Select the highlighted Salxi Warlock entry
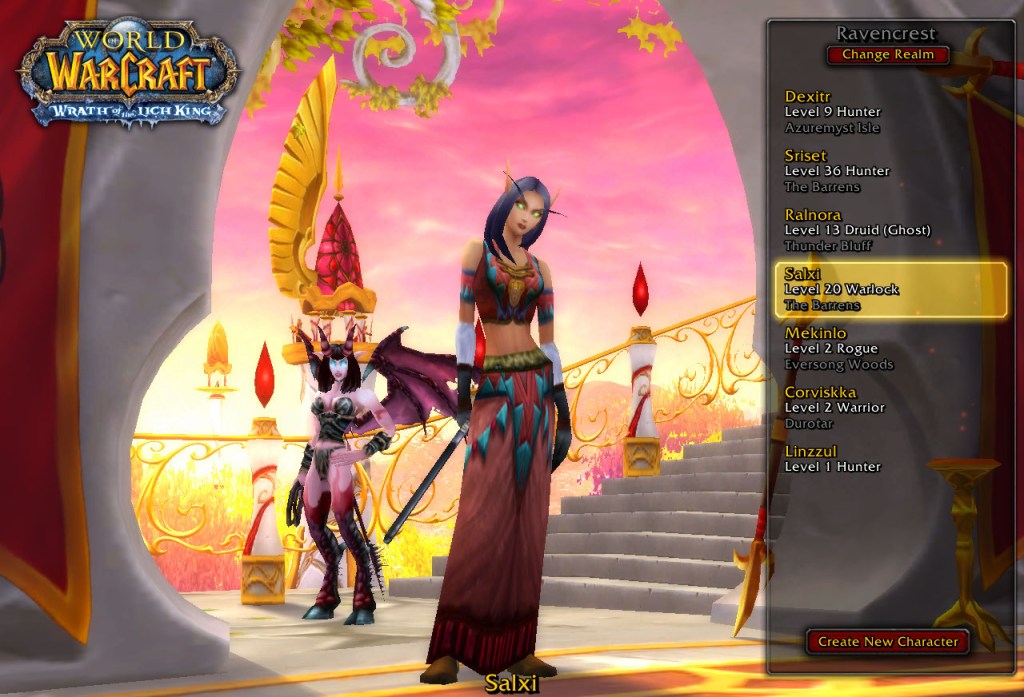Image resolution: width=1024 pixels, height=697 pixels. tap(890, 289)
